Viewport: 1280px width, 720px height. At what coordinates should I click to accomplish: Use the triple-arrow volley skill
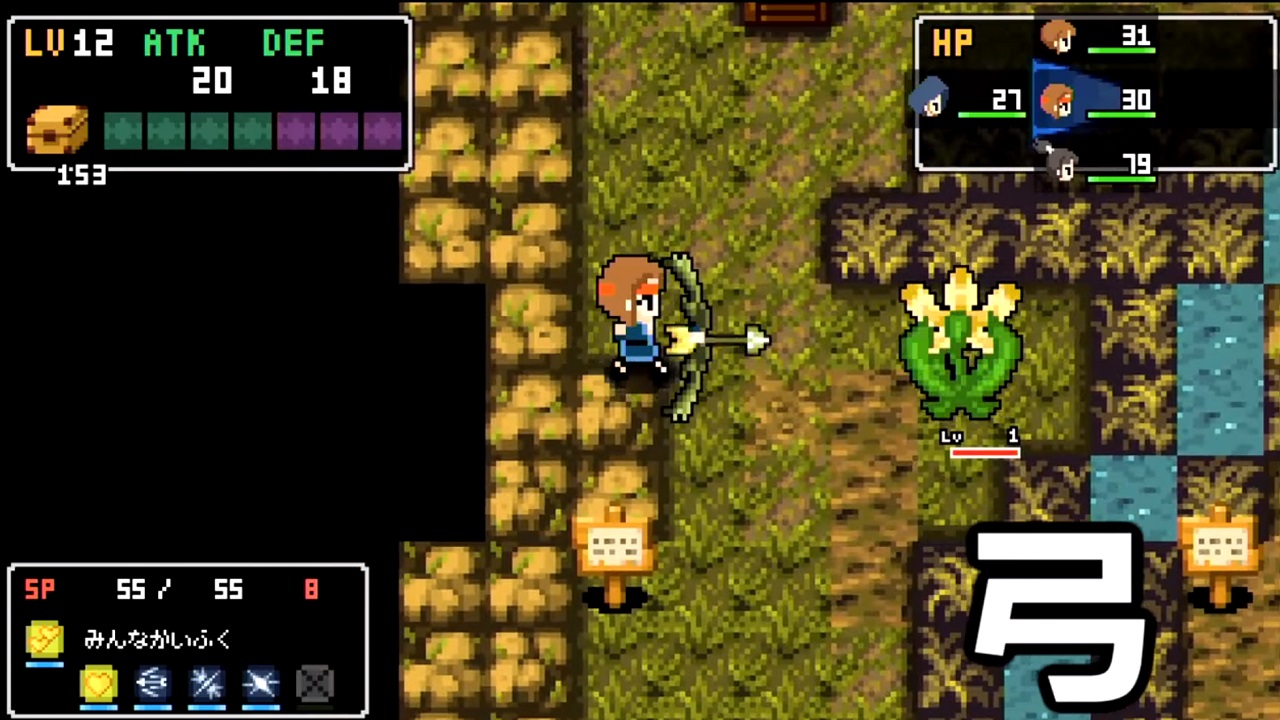pos(153,684)
